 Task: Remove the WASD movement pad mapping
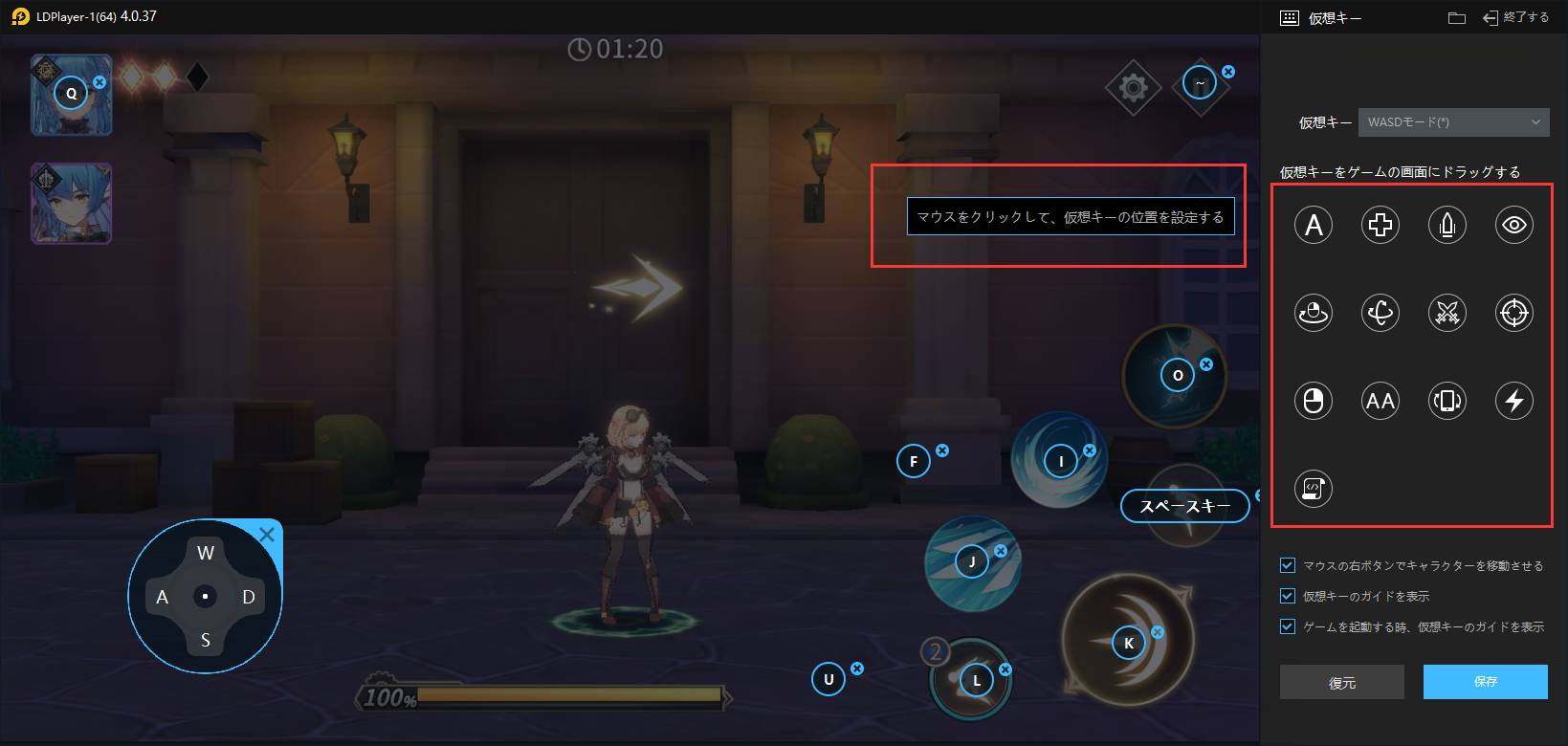pyautogui.click(x=267, y=535)
